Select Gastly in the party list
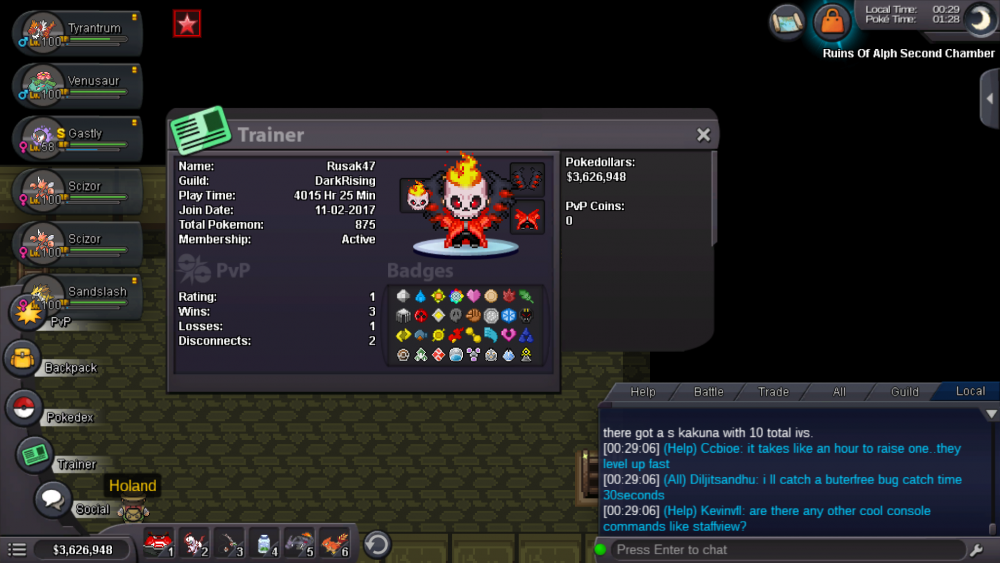Image resolution: width=1000 pixels, height=563 pixels. (78, 137)
